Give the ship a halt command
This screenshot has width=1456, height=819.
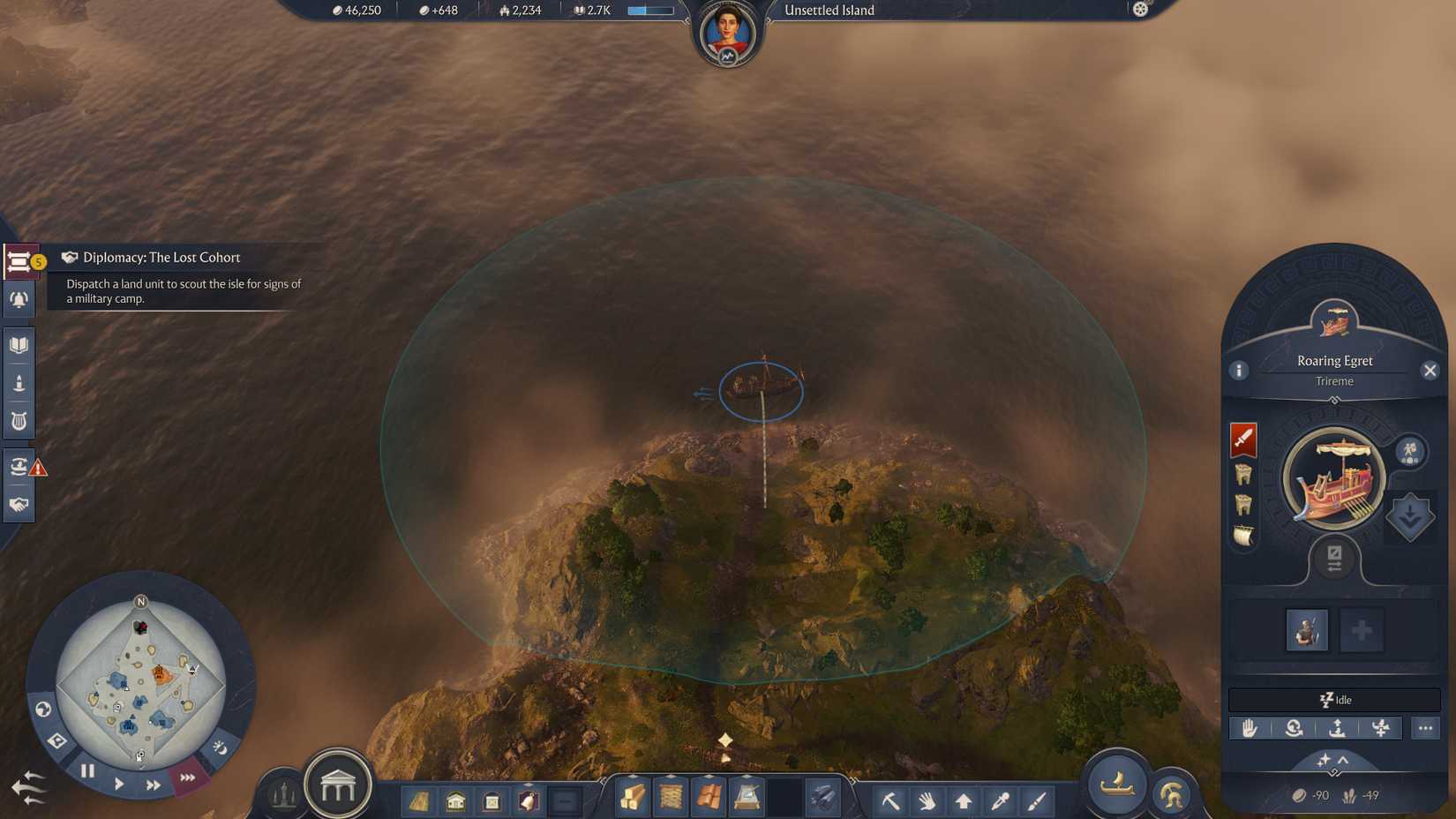(x=1250, y=728)
